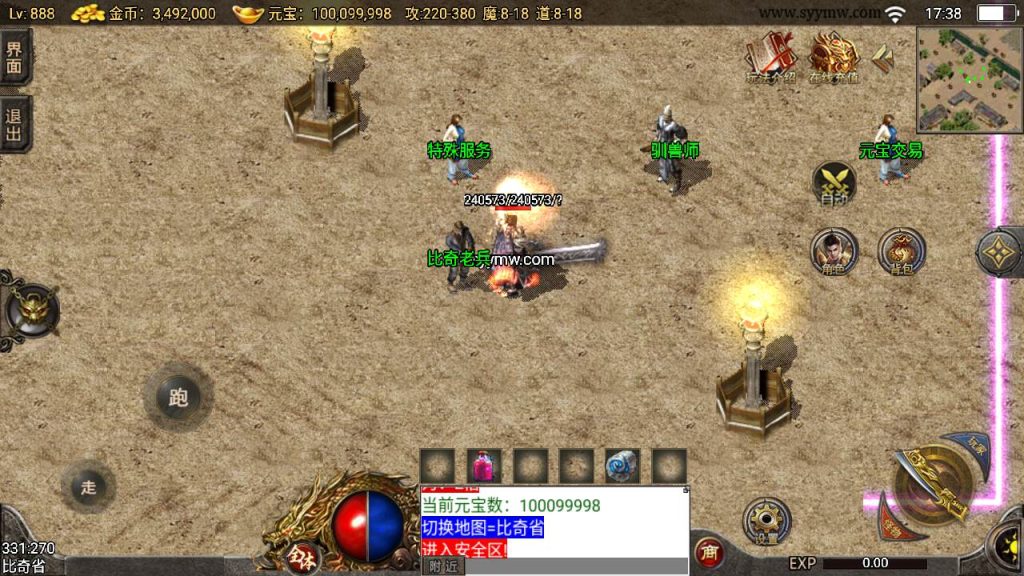The image size is (1024, 576).
Task: Open the 角色 character sheet
Action: tap(833, 252)
